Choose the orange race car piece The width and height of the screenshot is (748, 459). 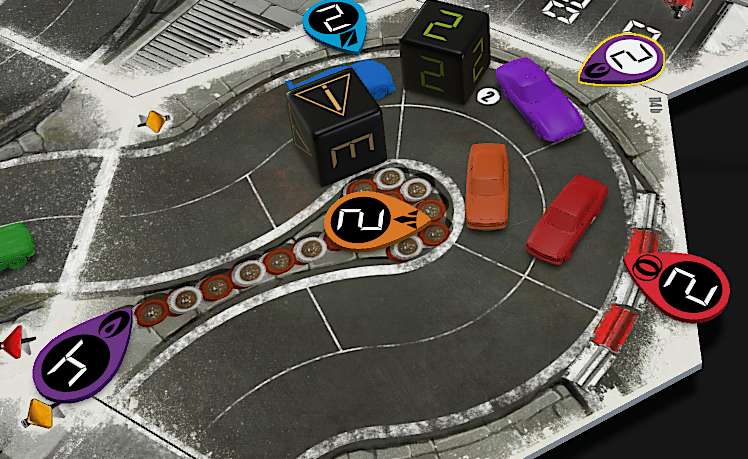pyautogui.click(x=489, y=186)
